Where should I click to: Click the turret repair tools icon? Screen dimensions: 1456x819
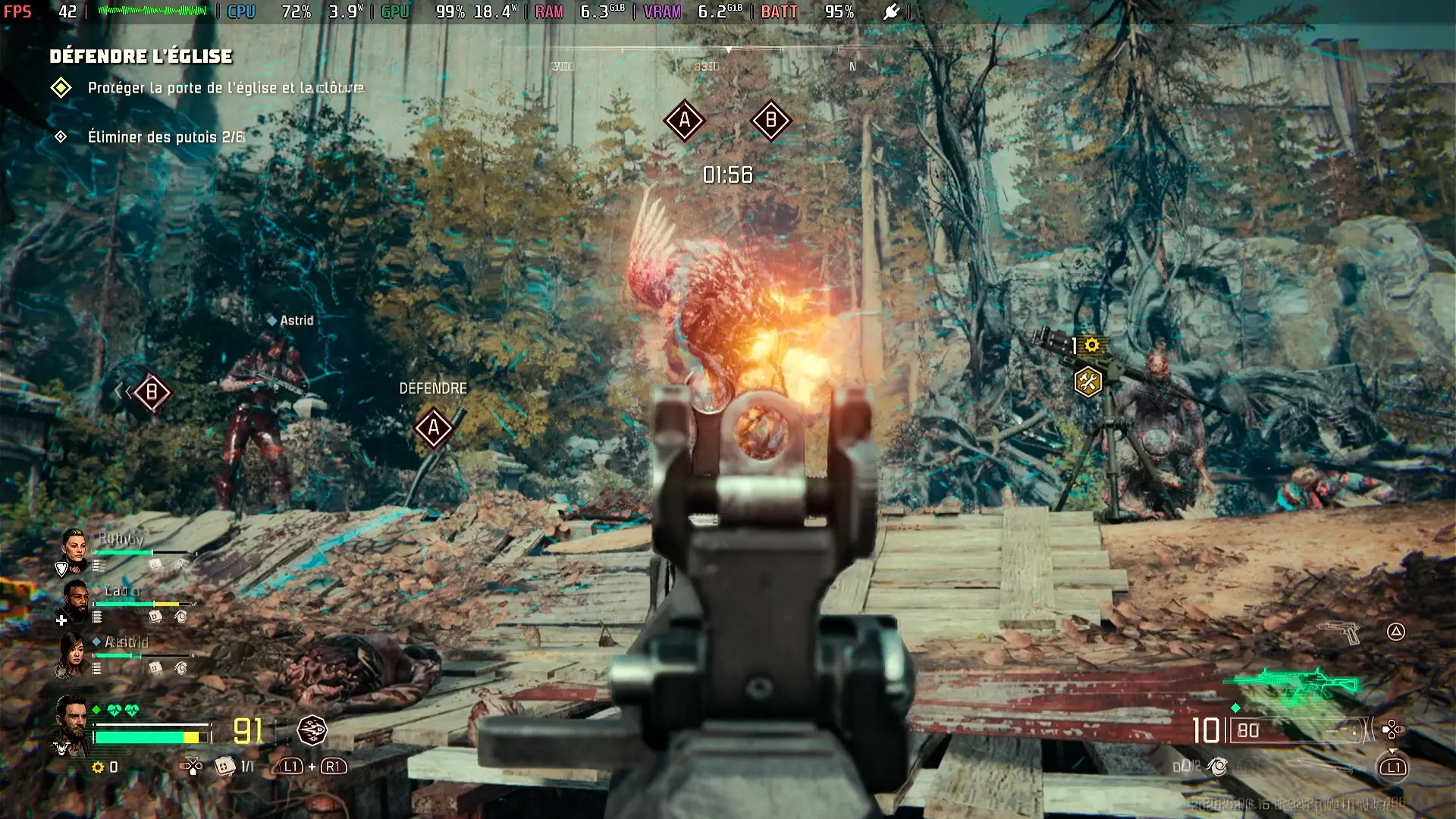pyautogui.click(x=1087, y=381)
